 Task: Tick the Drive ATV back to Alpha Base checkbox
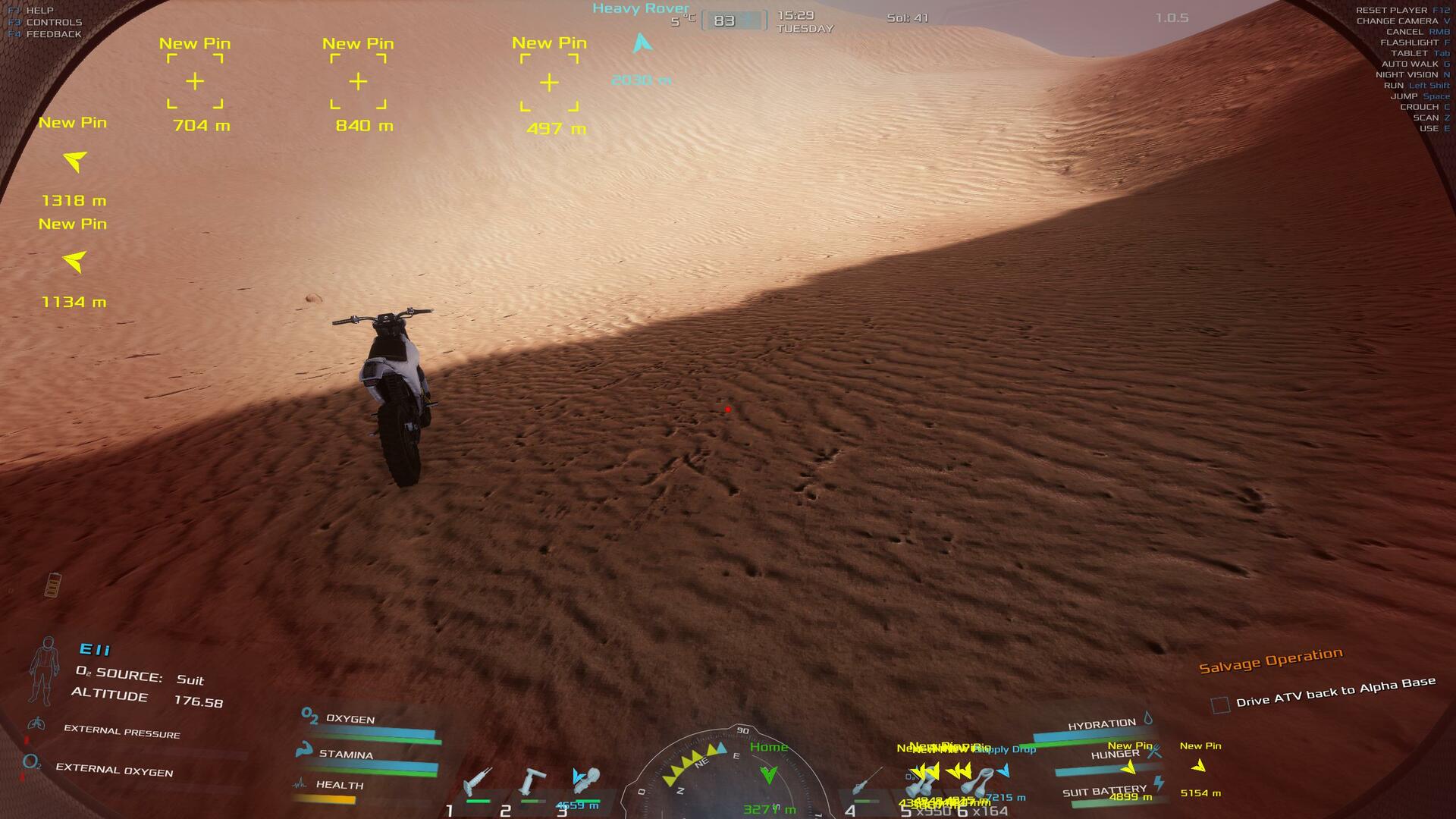coord(1220,705)
